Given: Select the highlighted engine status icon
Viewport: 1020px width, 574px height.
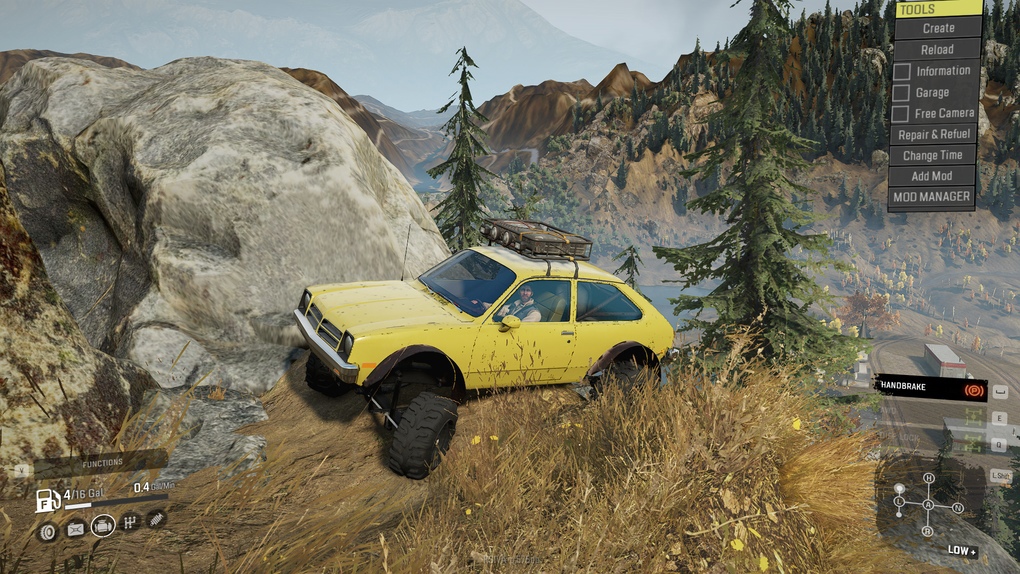Looking at the screenshot, I should tap(103, 526).
